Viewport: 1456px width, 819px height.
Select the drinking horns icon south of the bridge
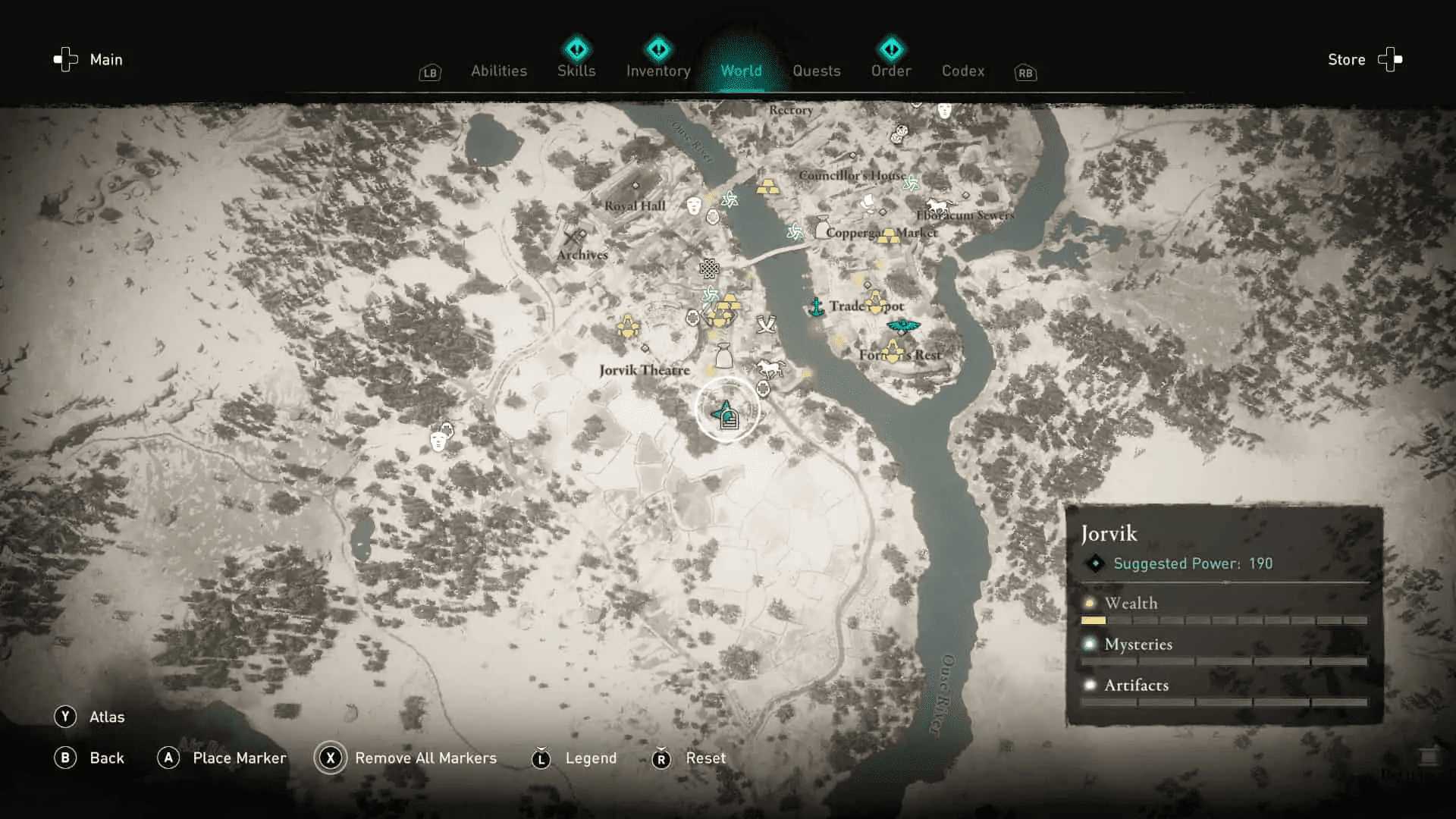[x=767, y=325]
